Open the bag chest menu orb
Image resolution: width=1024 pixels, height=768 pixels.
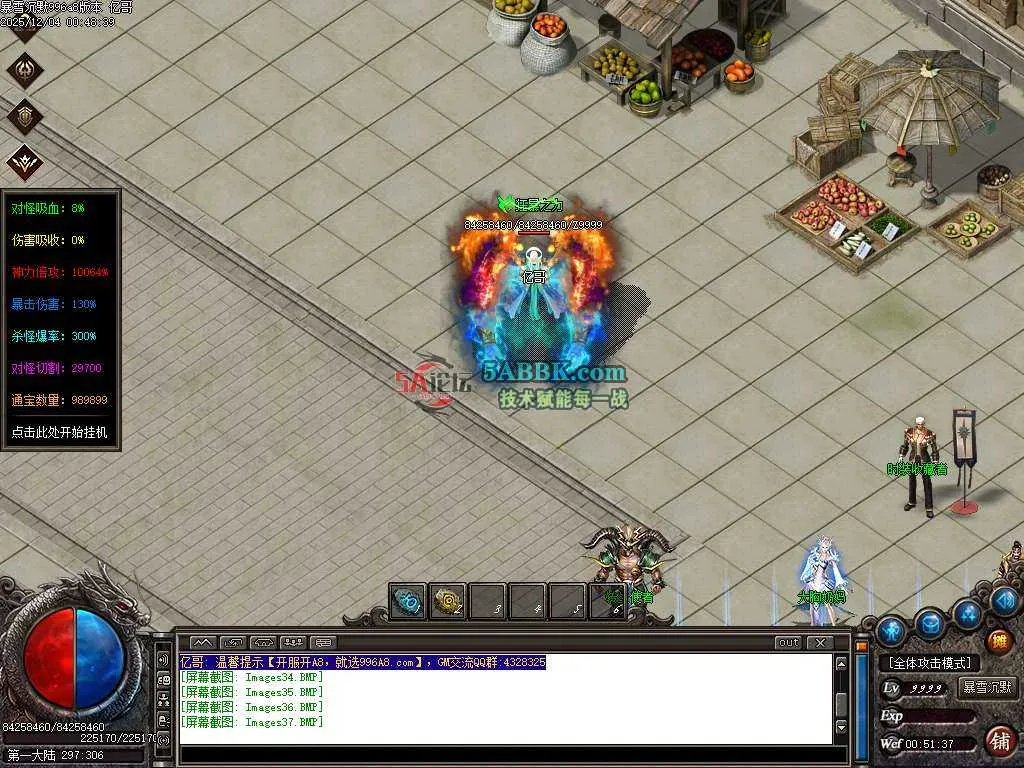[930, 624]
